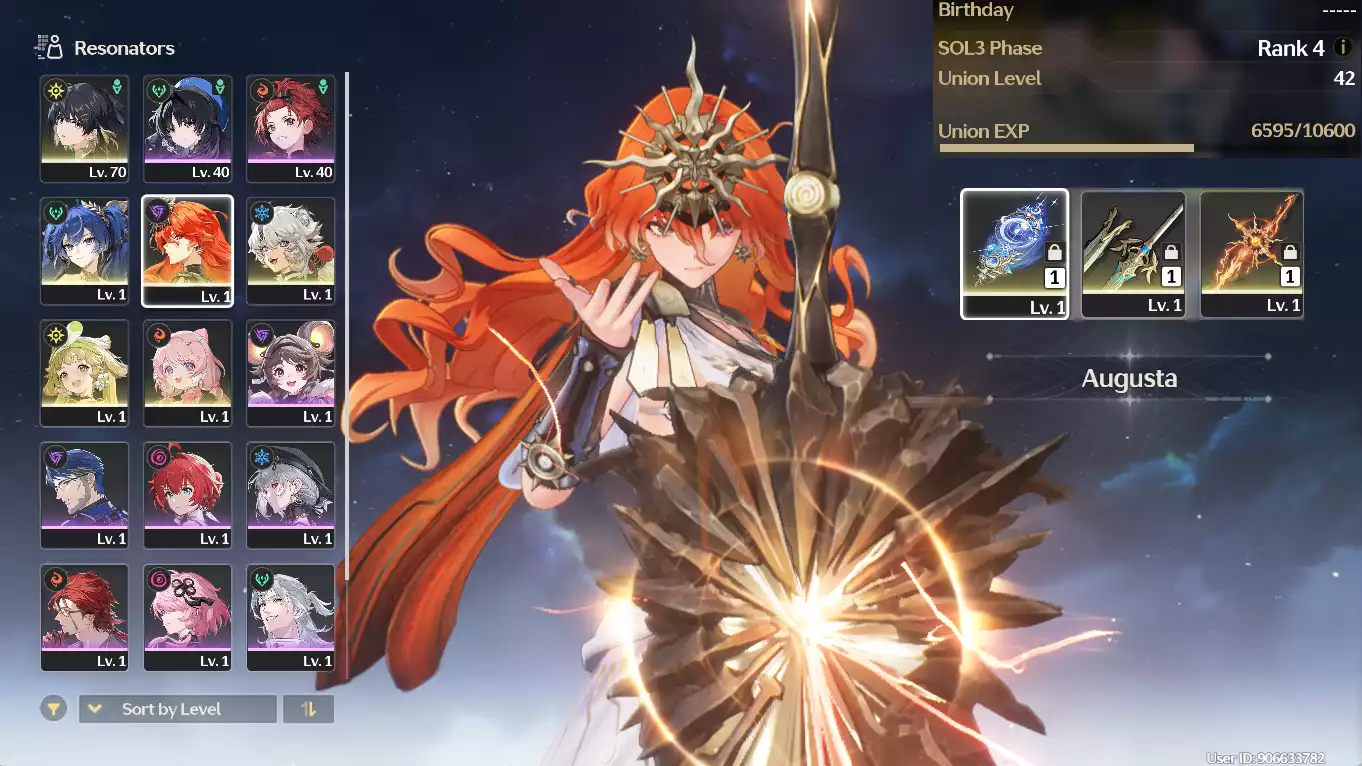
Task: Open the Sort by Level dropdown
Action: (177, 709)
